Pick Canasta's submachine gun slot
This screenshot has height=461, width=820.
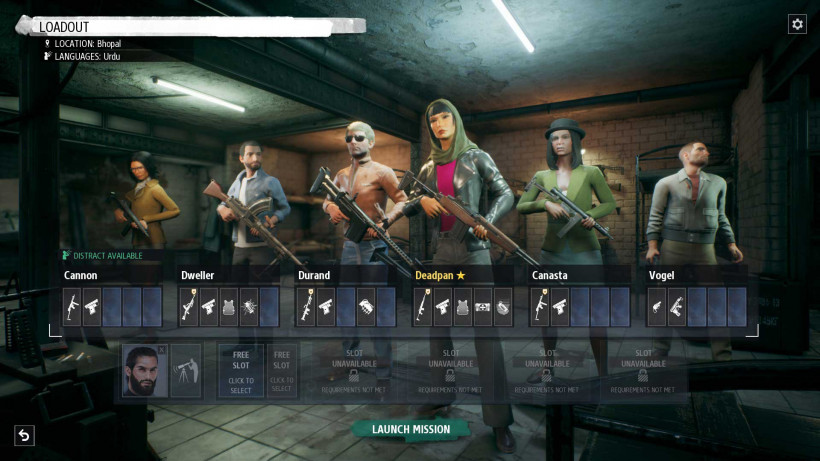540,307
